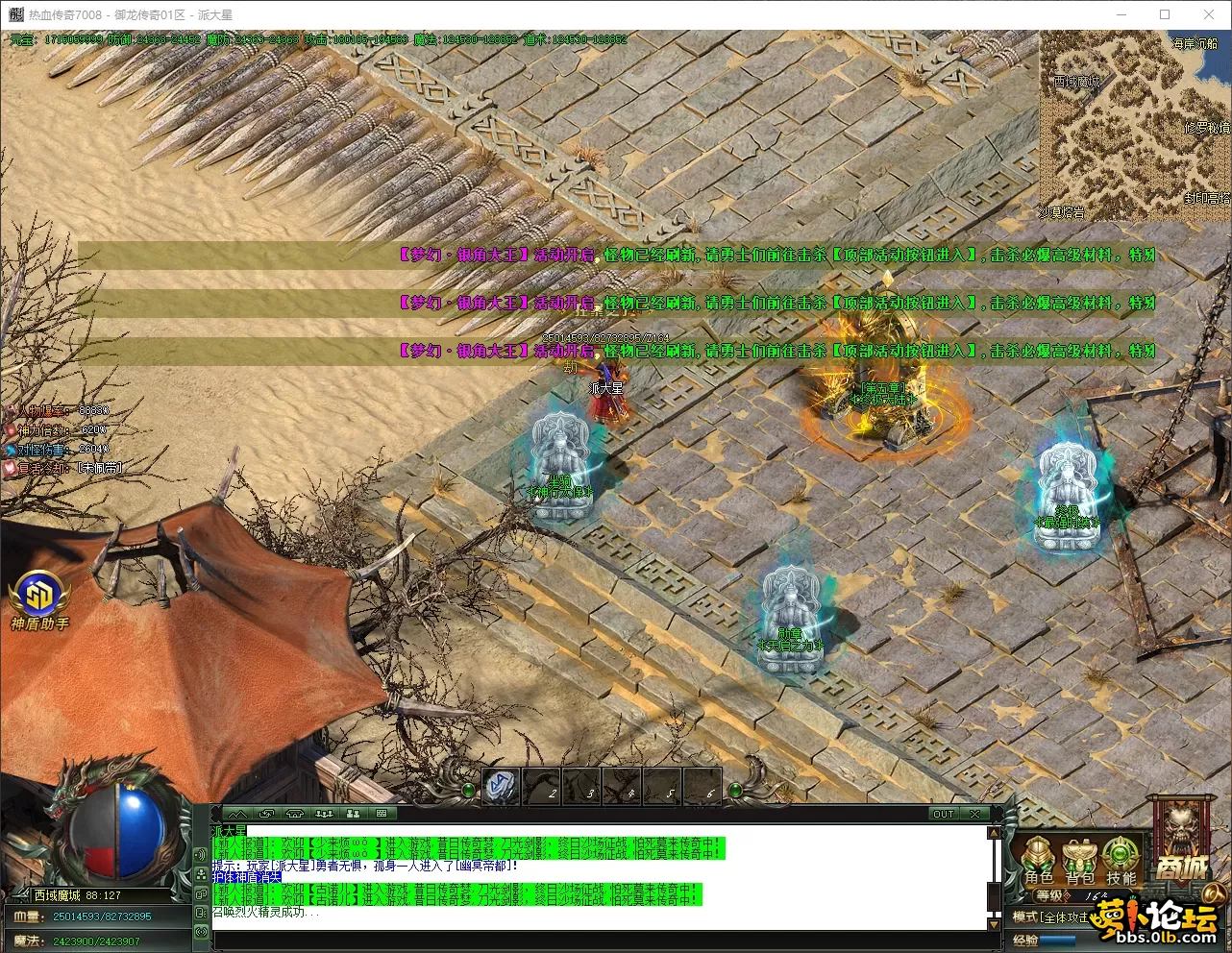This screenshot has height=953, width=1232.
Task: Click the minimap of 西域魔城
Action: pos(1134,125)
